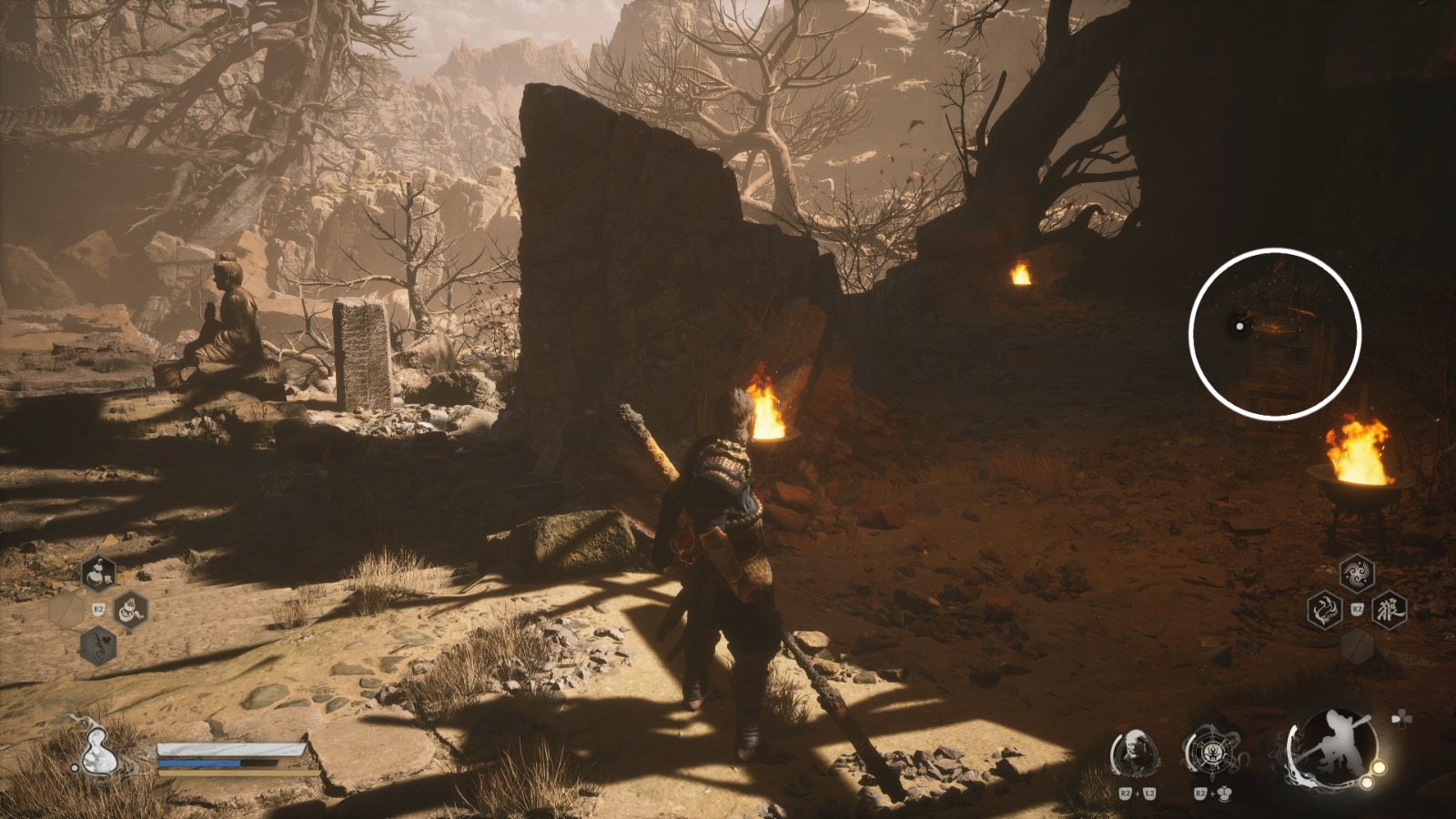Select the swirling cloud spell icon
This screenshot has width=1456, height=819.
(x=1357, y=571)
